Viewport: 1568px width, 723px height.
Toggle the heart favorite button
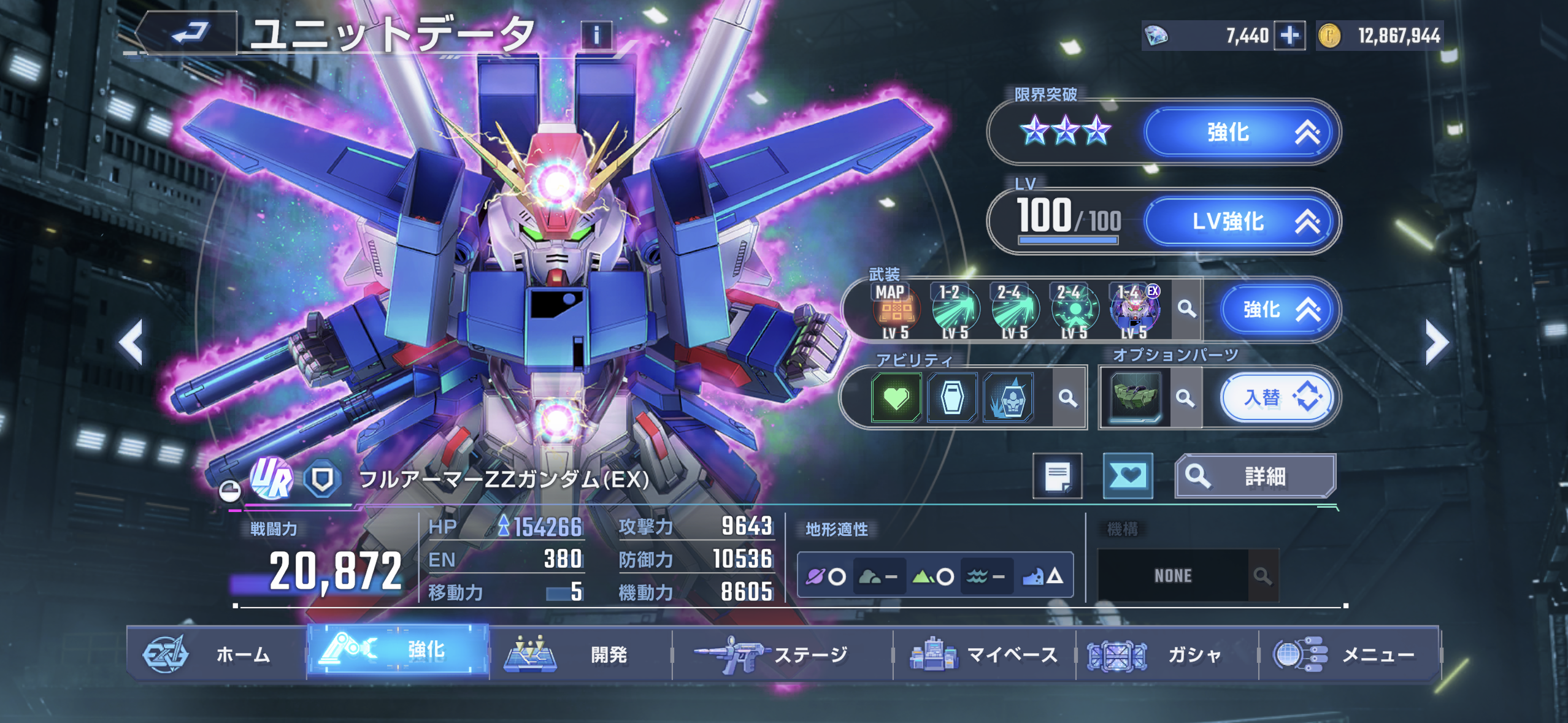click(1128, 476)
